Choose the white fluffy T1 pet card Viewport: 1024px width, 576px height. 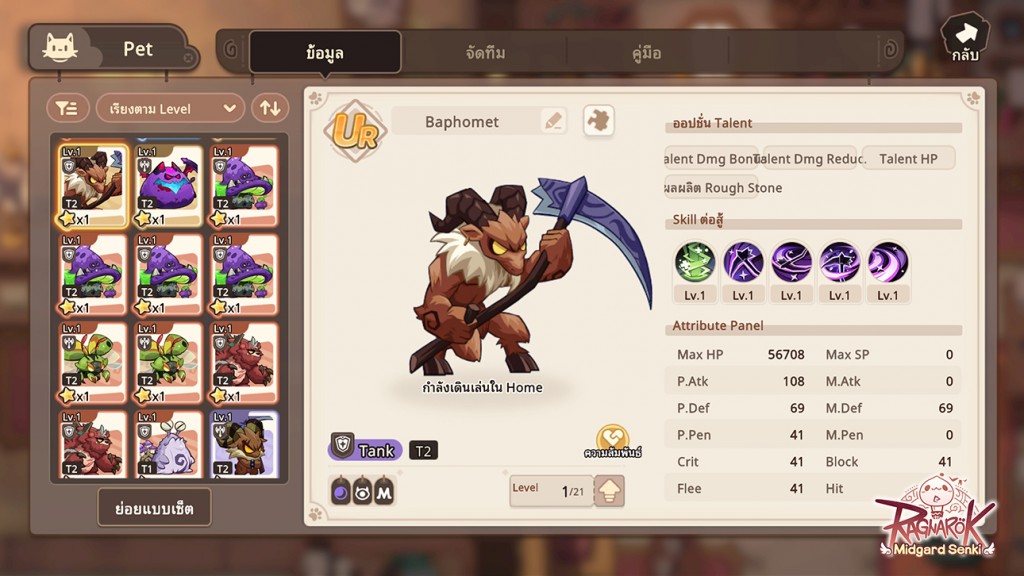pos(168,443)
